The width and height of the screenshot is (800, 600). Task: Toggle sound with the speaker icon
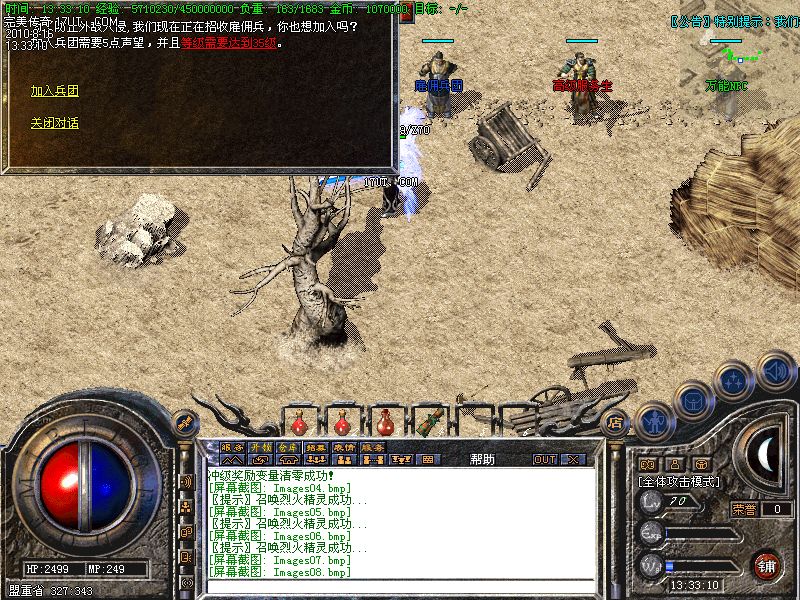775,371
